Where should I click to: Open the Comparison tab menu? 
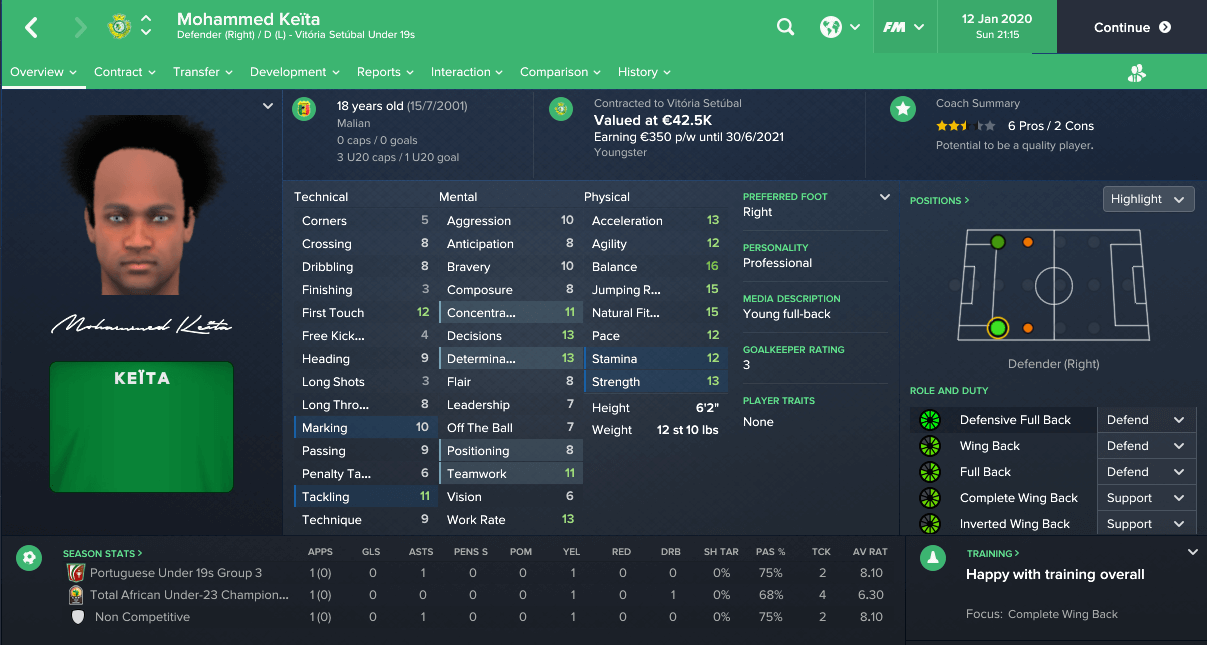pos(561,72)
